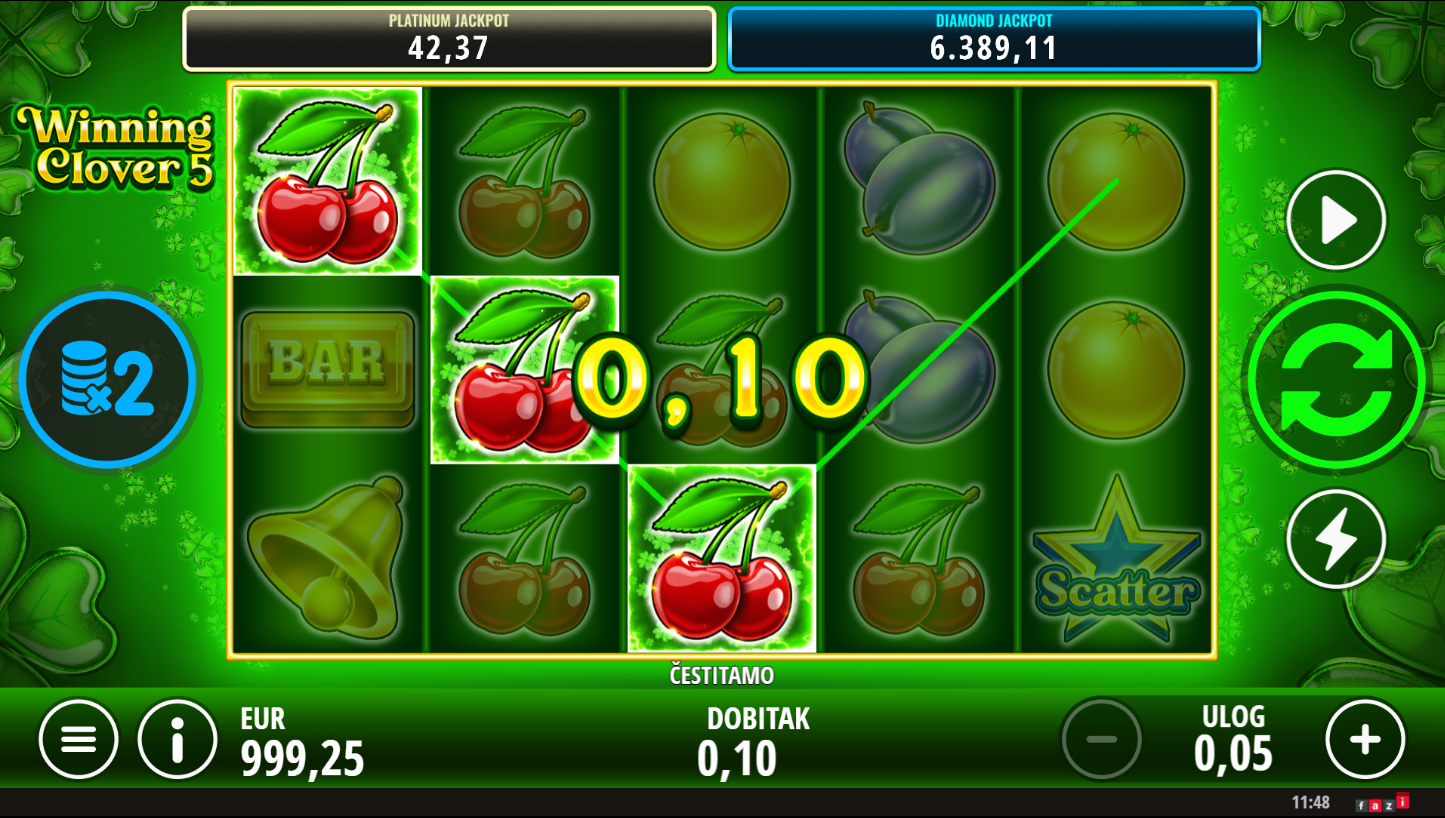Image resolution: width=1445 pixels, height=818 pixels.
Task: Gamble the win with the x2 coin button
Action: click(108, 379)
